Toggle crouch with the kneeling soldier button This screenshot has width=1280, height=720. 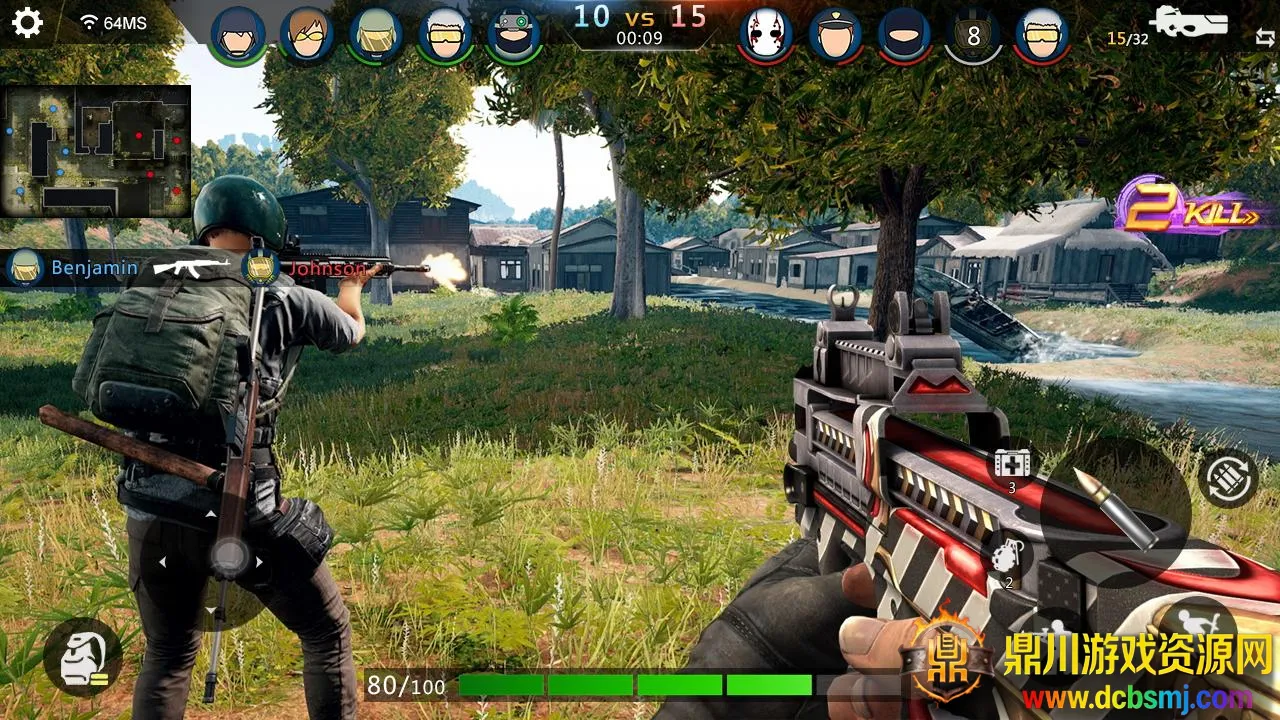pyautogui.click(x=82, y=657)
